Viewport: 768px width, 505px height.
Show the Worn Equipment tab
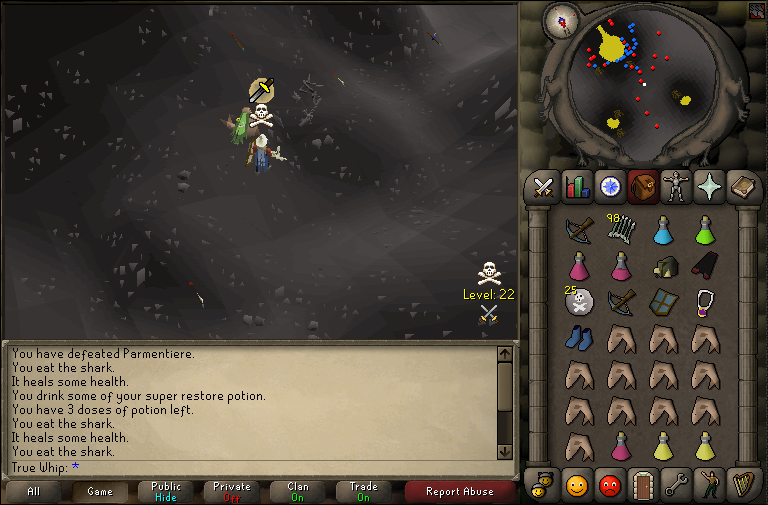(675, 187)
